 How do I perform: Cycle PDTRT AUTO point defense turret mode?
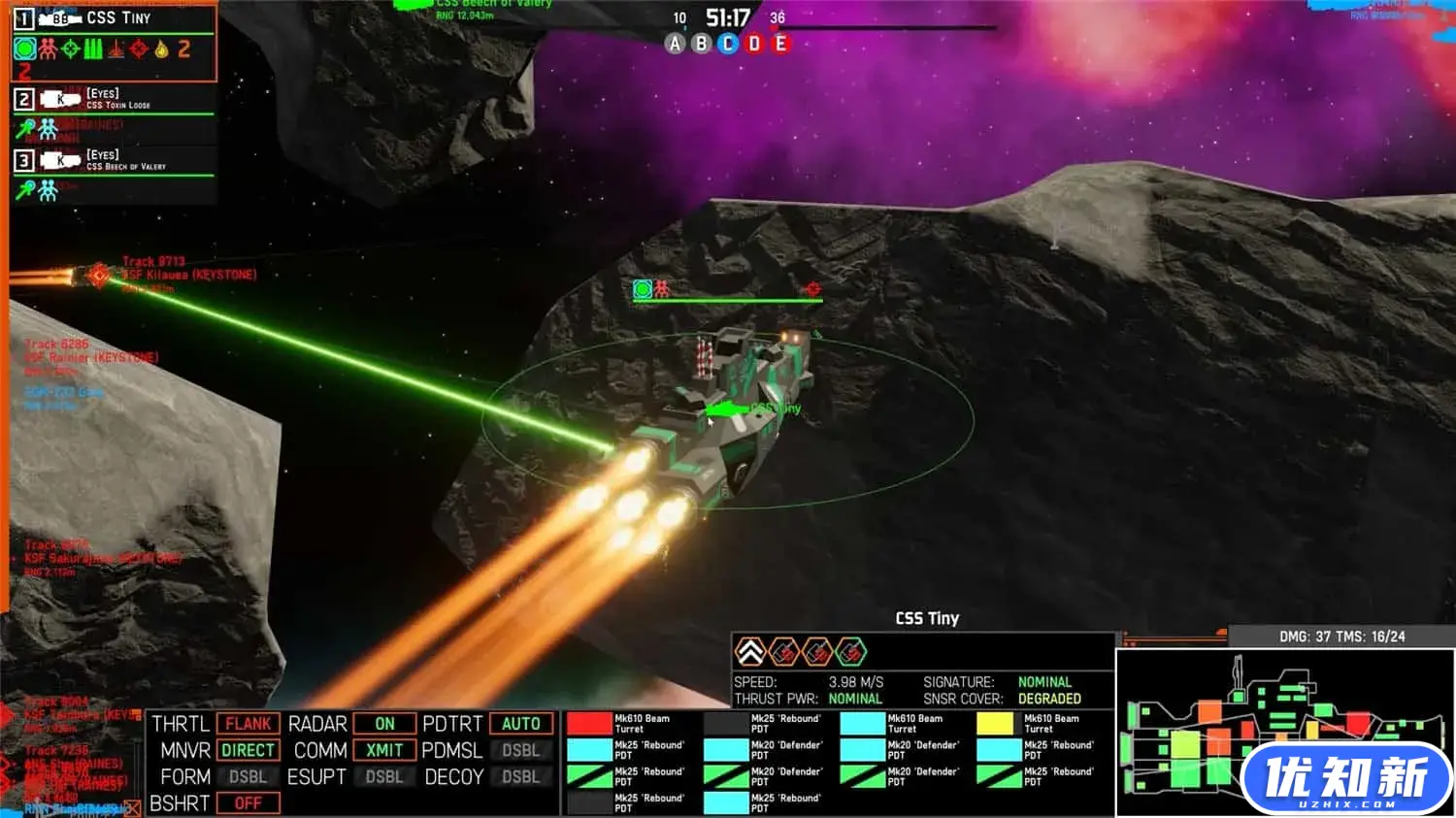(522, 723)
